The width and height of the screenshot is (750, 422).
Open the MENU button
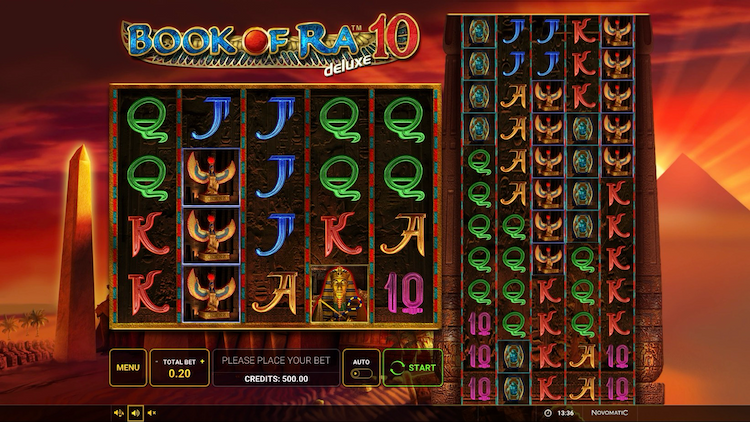pos(127,367)
